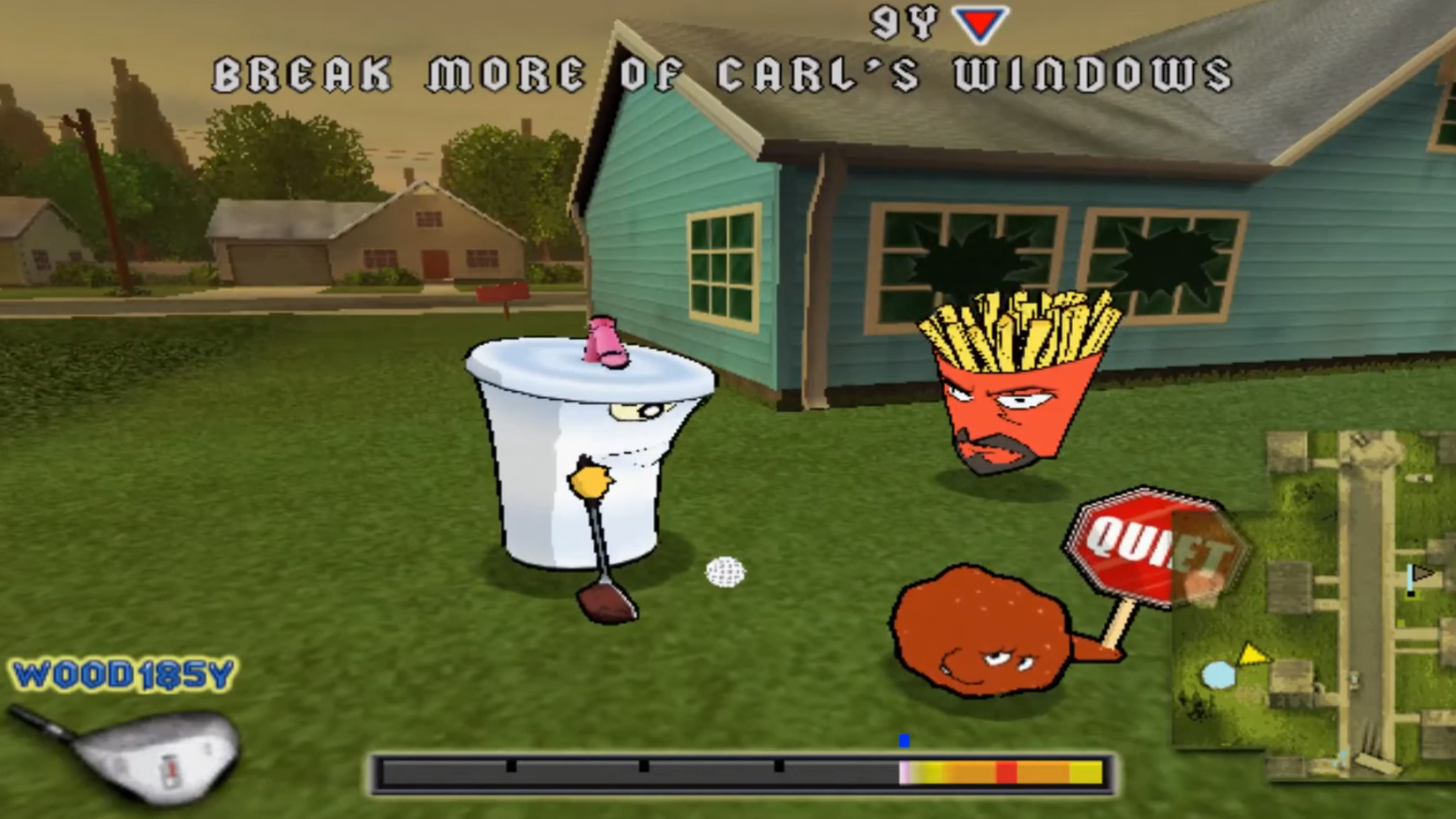The width and height of the screenshot is (1456, 819).
Task: Click the blue pond icon on the minimap
Action: point(1218,675)
